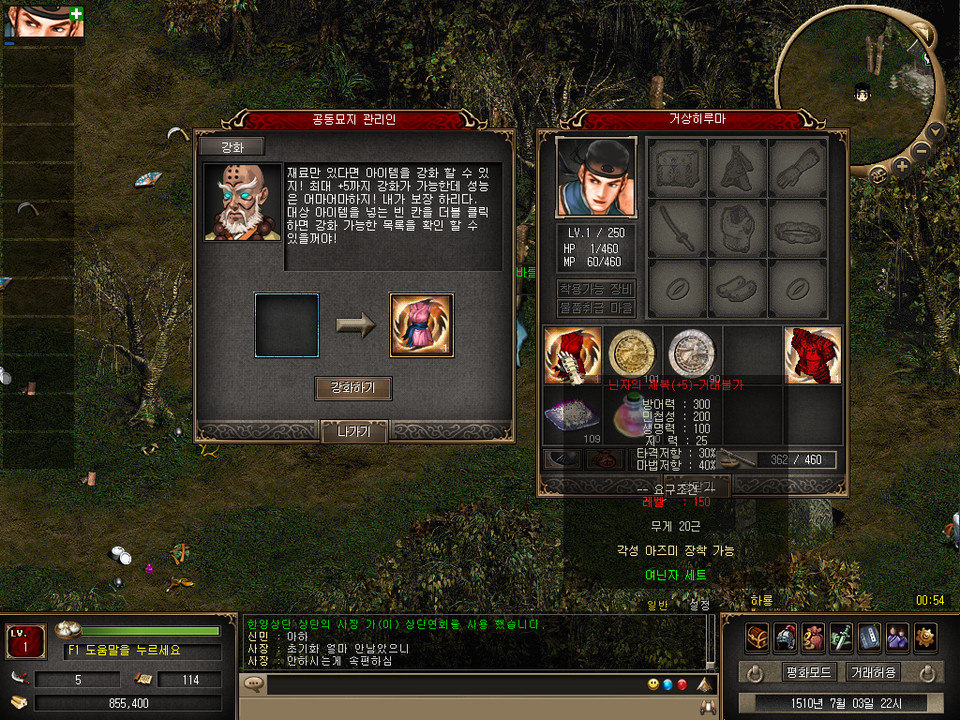Click the empty enhancement input slot

(287, 325)
